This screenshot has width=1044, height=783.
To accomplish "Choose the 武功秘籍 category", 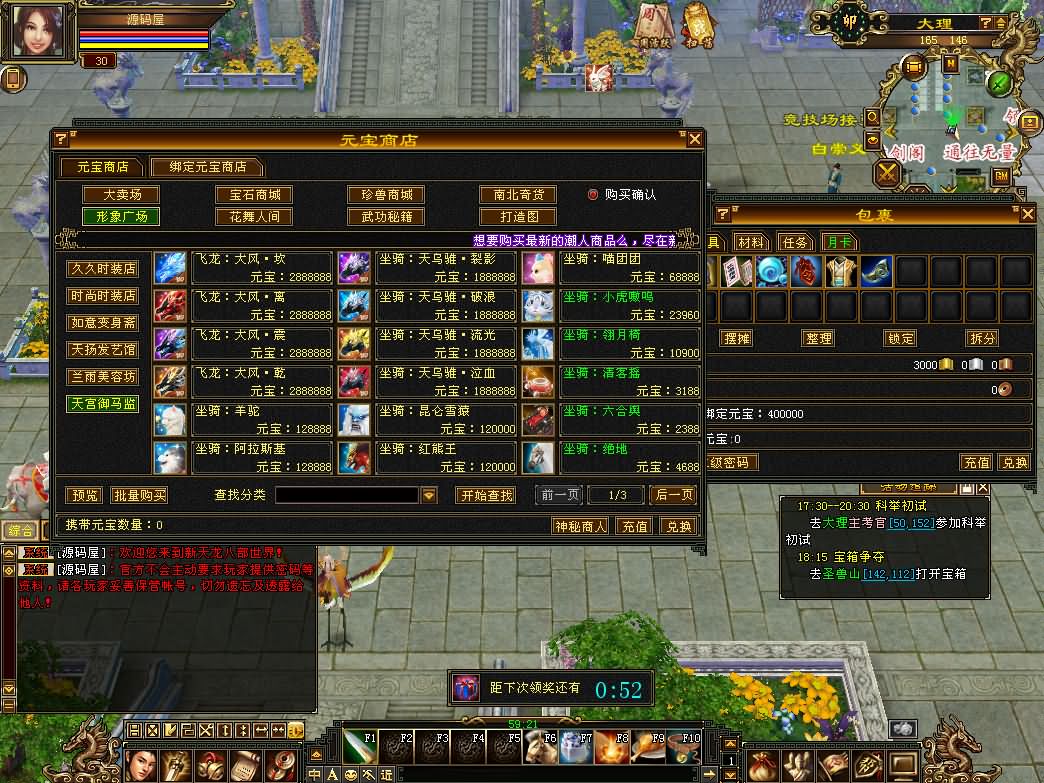I will tap(386, 216).
